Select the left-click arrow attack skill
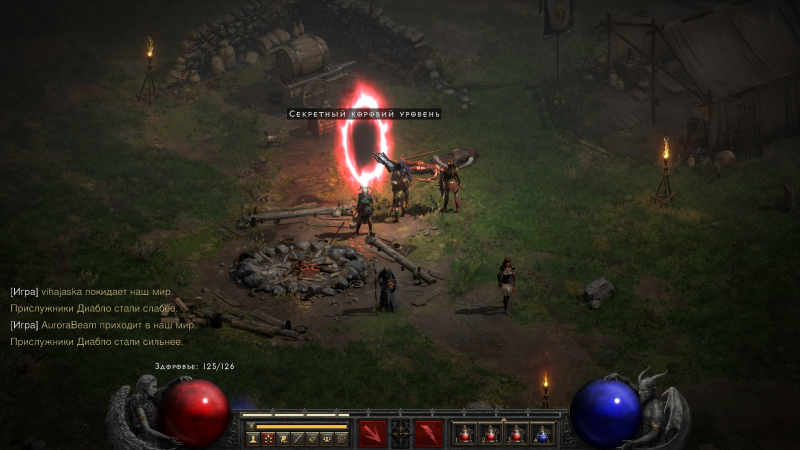Image resolution: width=800 pixels, height=450 pixels. [373, 434]
